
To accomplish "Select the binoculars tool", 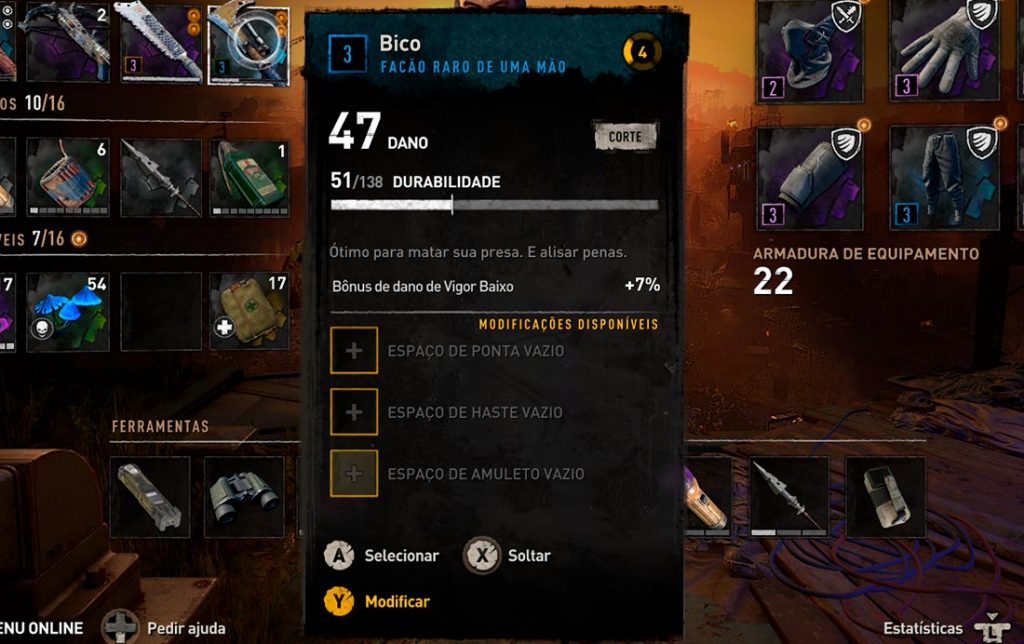I will tap(244, 496).
